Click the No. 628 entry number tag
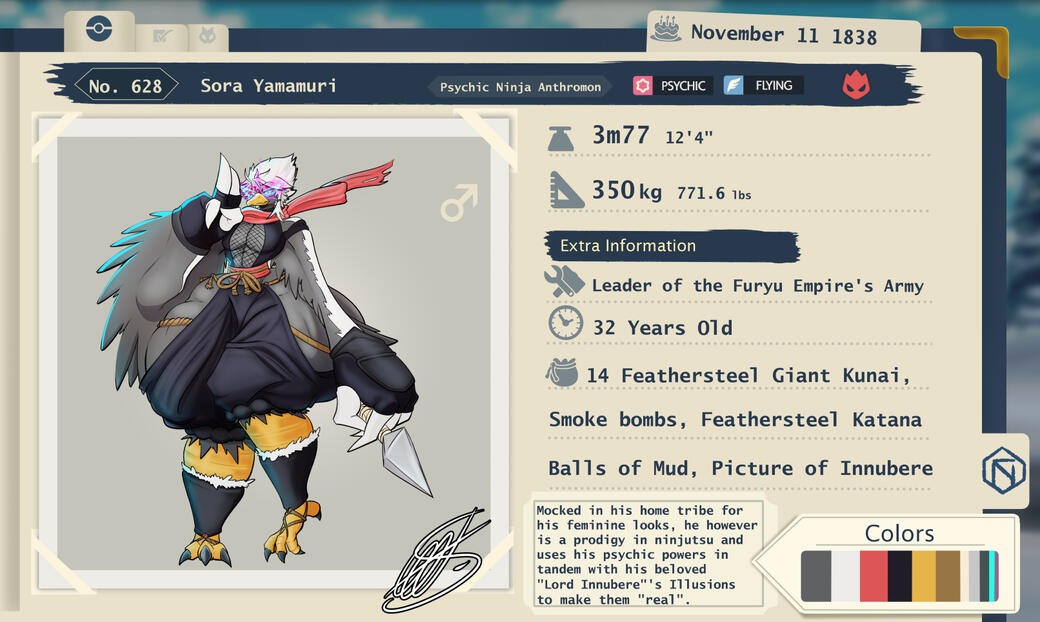The height and width of the screenshot is (622, 1040). pos(125,86)
